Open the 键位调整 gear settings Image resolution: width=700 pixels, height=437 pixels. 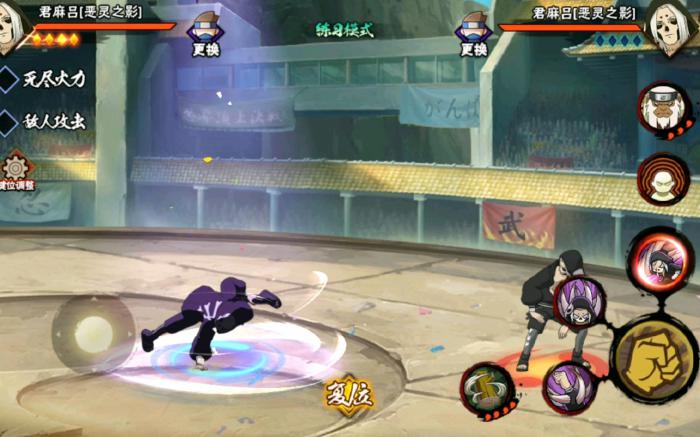[16, 169]
